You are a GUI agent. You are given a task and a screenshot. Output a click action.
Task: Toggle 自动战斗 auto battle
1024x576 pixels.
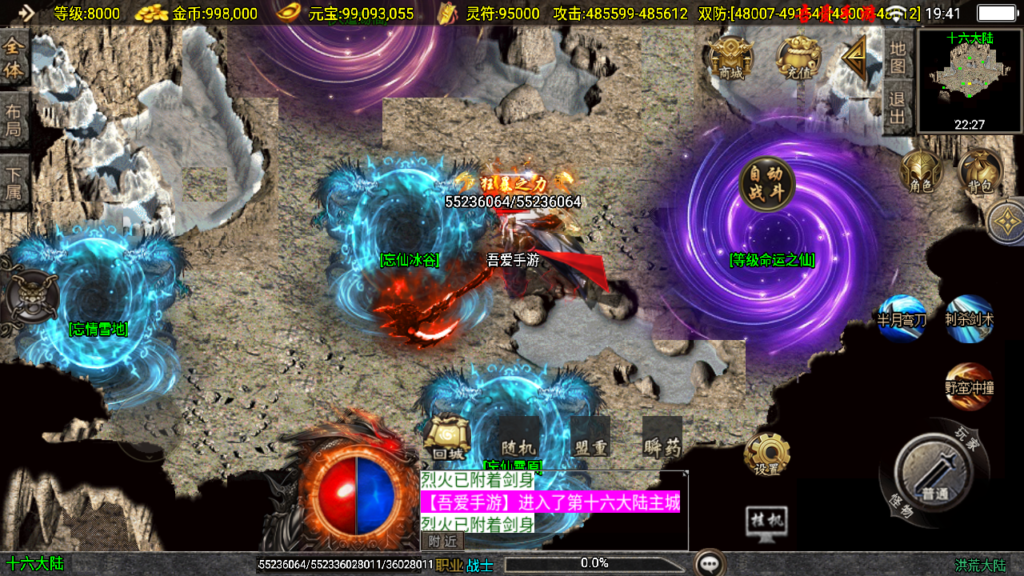point(767,185)
